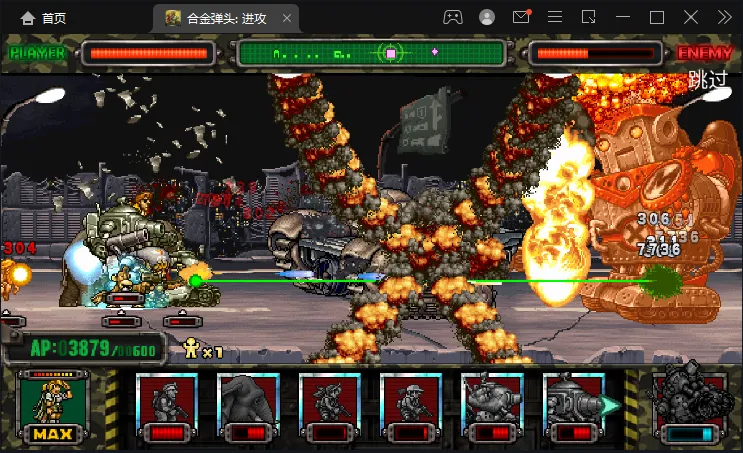Minimize the emulator window
This screenshot has width=743, height=453.
(623, 17)
